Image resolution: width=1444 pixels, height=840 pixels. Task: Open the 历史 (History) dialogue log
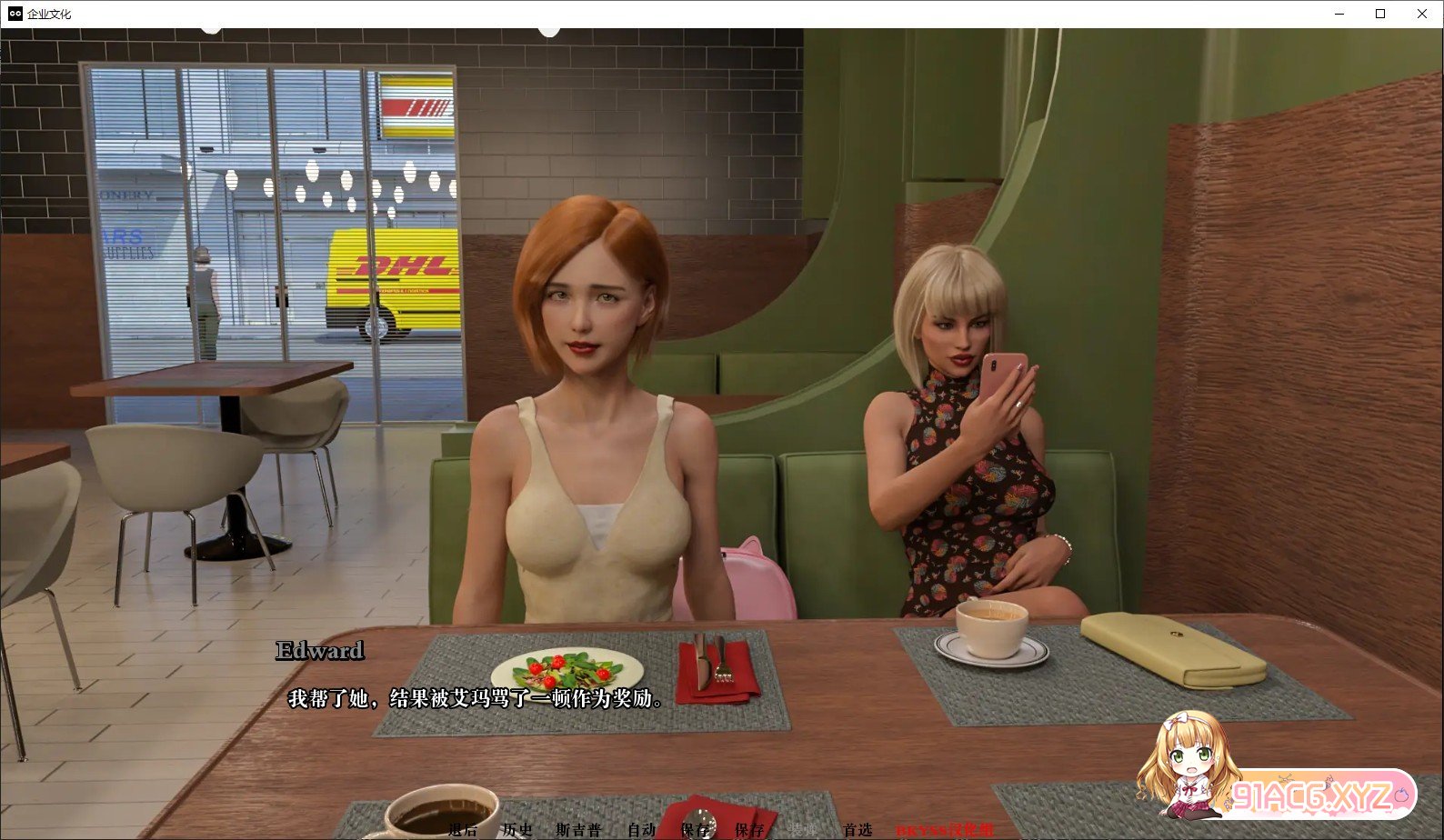(516, 829)
